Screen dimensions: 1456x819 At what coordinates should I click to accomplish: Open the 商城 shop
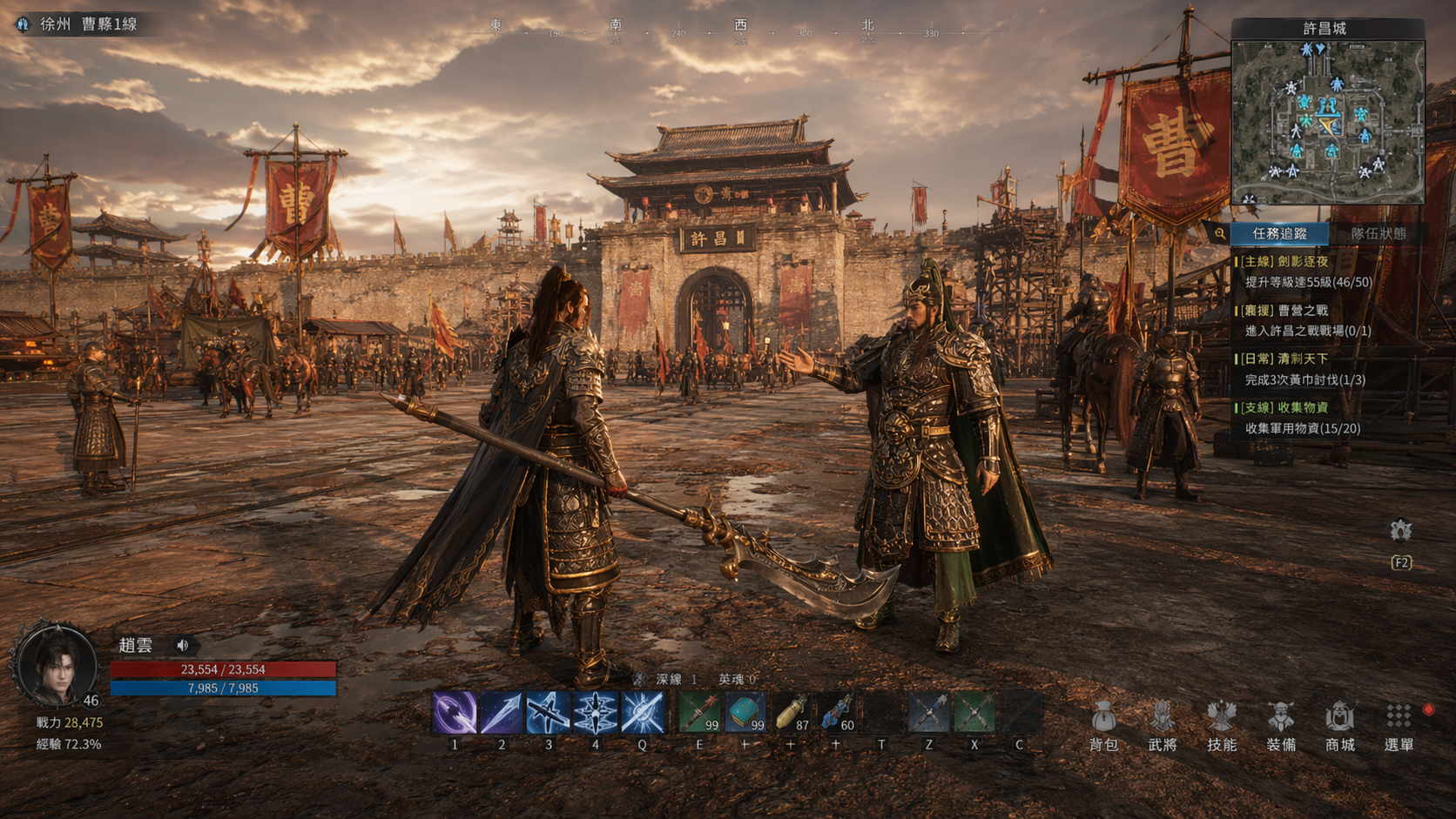[1340, 725]
